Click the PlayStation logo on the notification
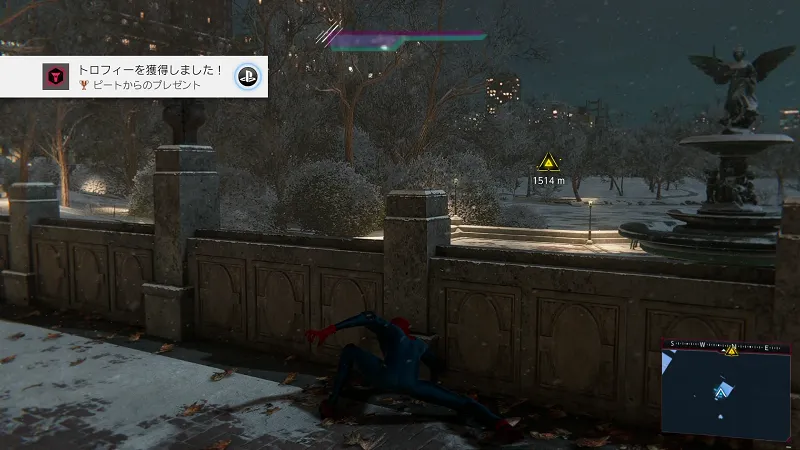Screen dimensions: 800x450 pos(247,77)
